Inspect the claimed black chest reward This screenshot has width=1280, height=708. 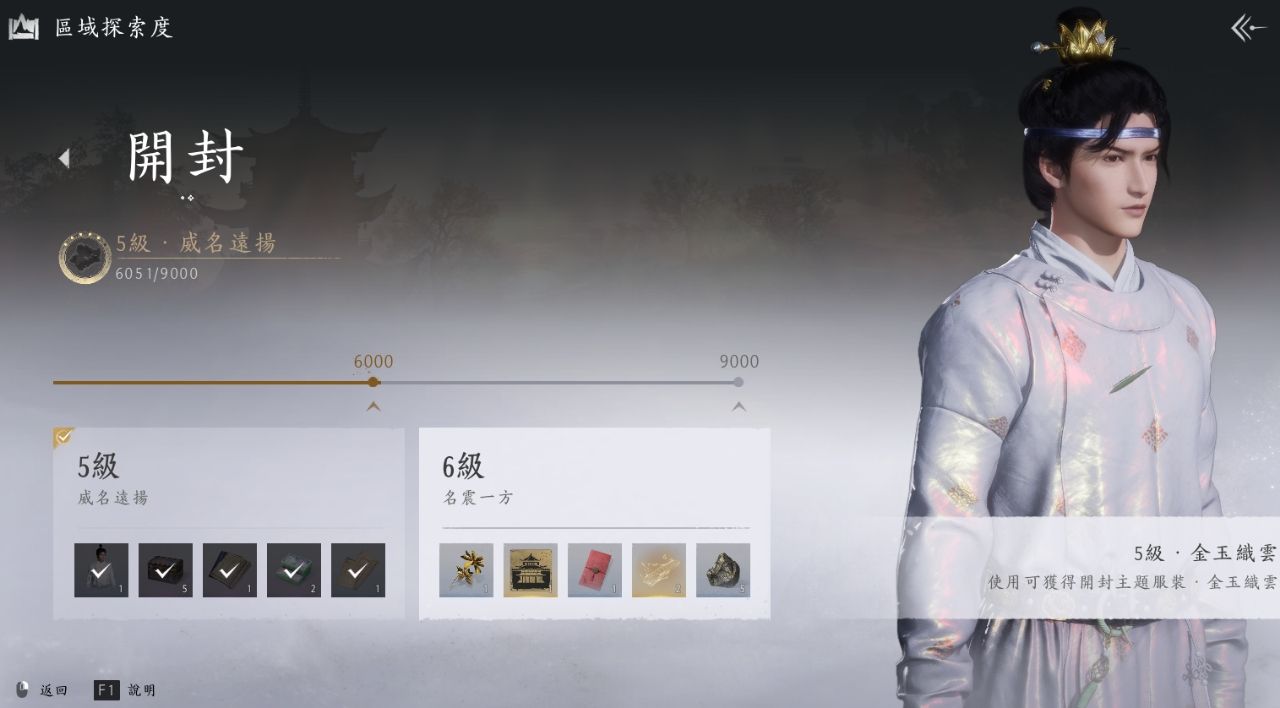click(165, 570)
